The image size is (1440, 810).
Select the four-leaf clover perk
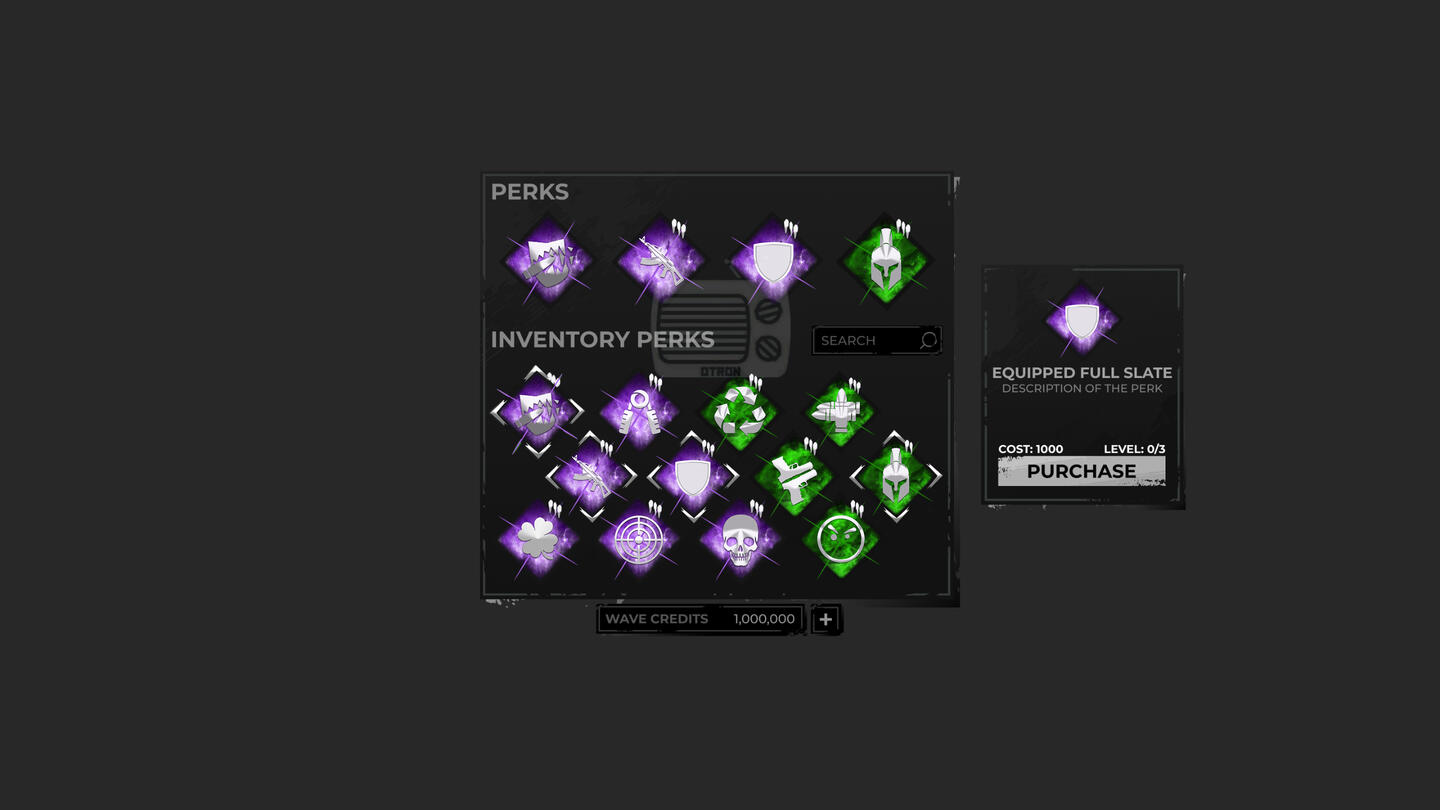tap(538, 540)
